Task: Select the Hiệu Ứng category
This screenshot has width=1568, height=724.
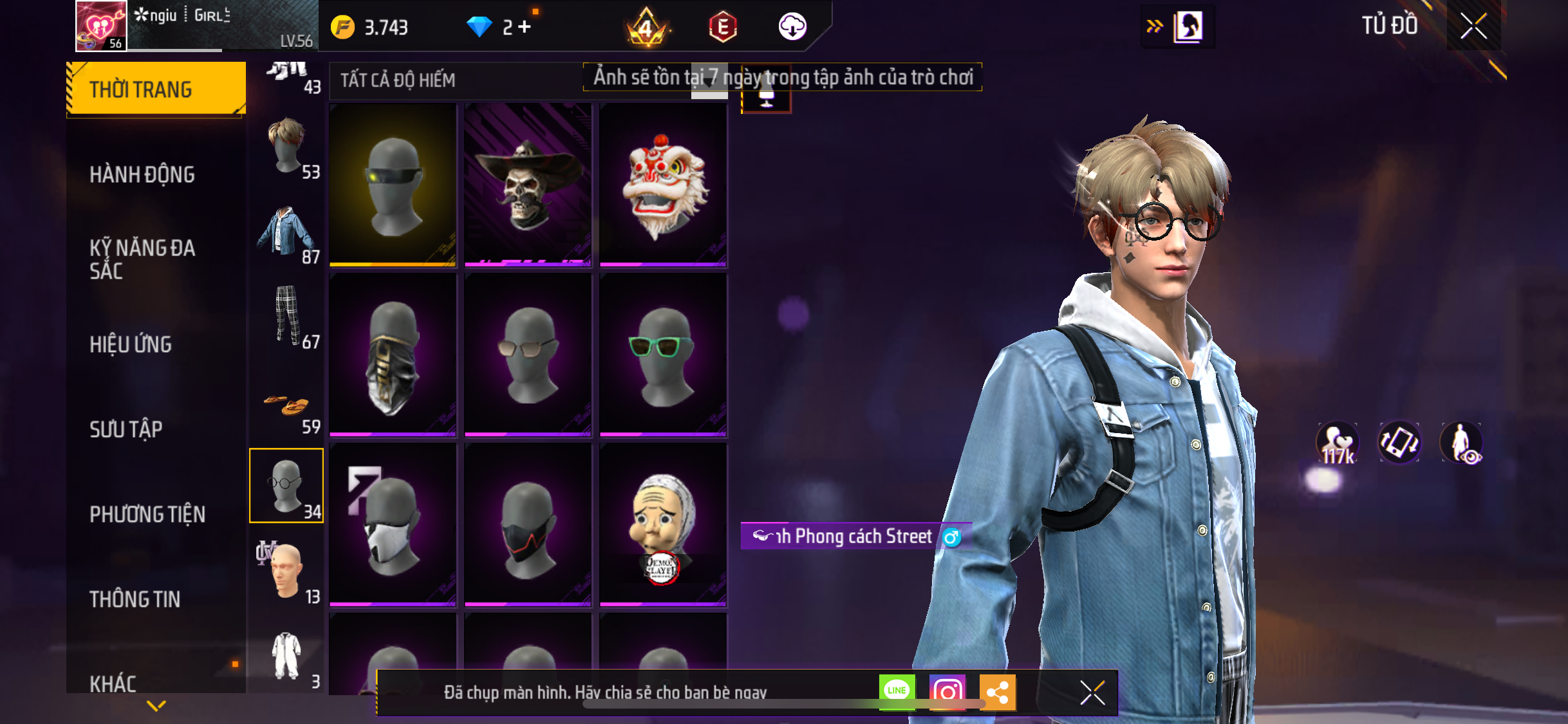Action: (131, 344)
